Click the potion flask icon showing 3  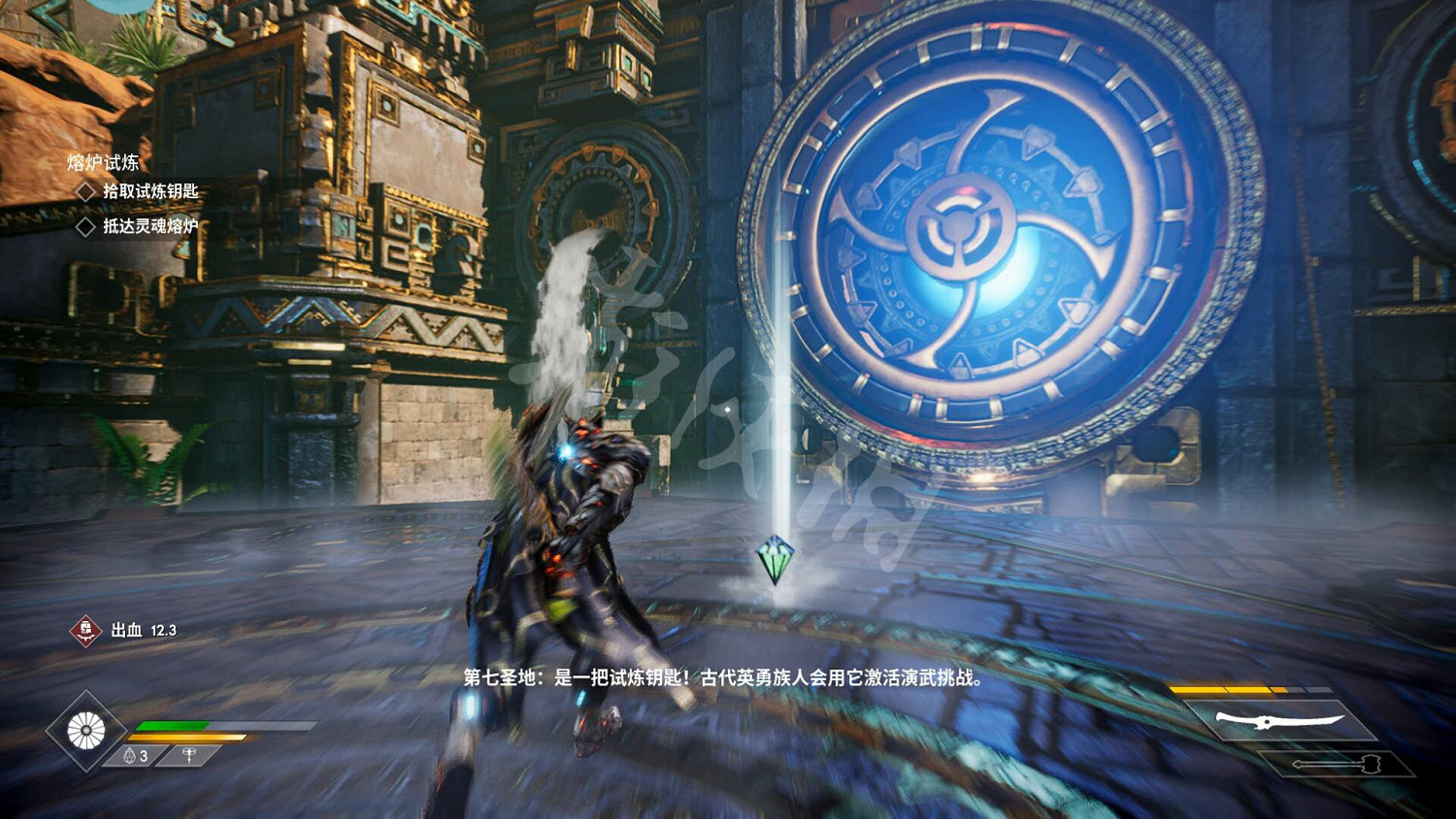click(x=132, y=754)
